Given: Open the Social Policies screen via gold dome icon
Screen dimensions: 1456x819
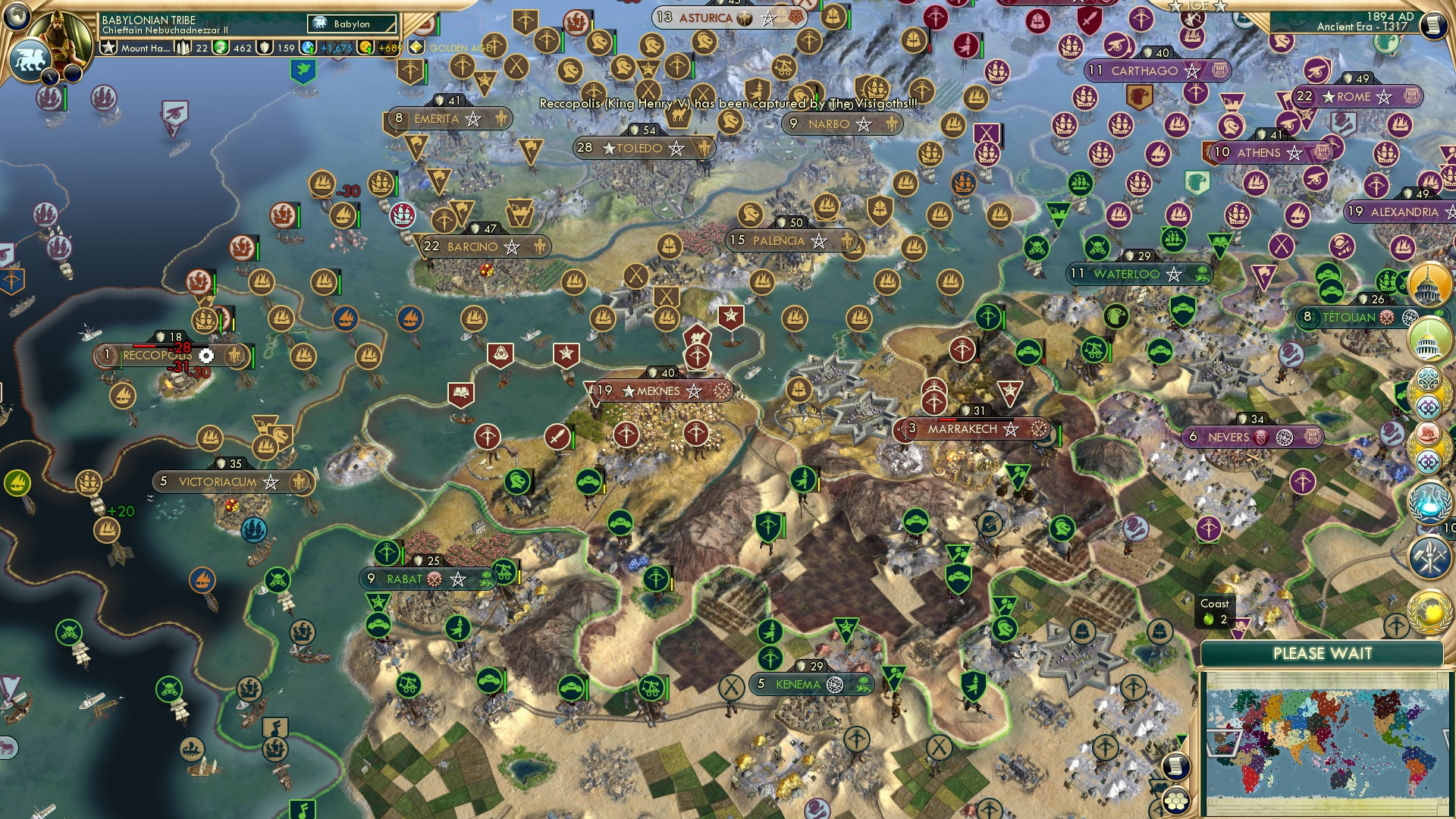Looking at the screenshot, I should click(1429, 282).
